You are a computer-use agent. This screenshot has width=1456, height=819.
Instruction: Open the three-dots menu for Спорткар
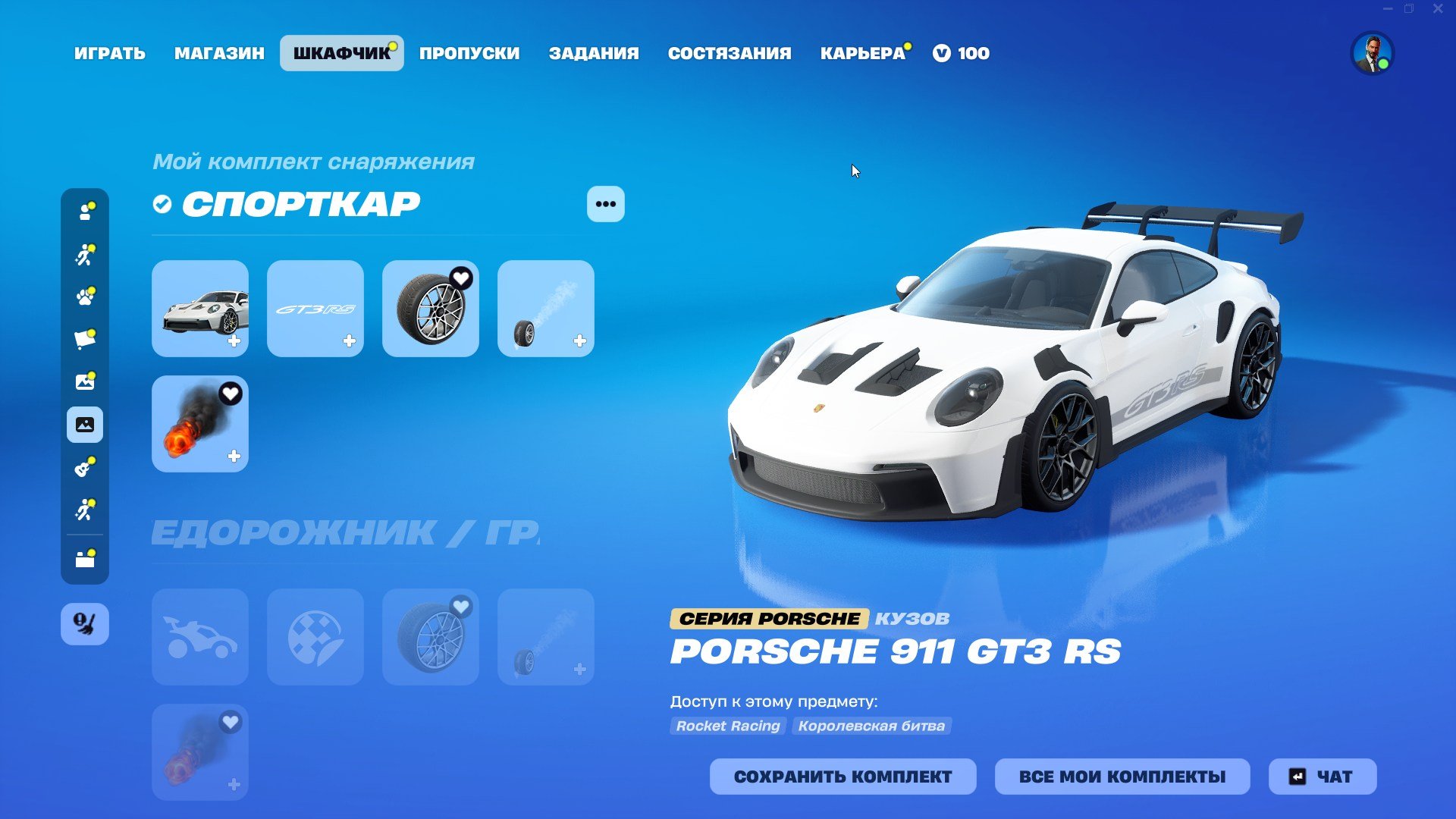pyautogui.click(x=605, y=204)
